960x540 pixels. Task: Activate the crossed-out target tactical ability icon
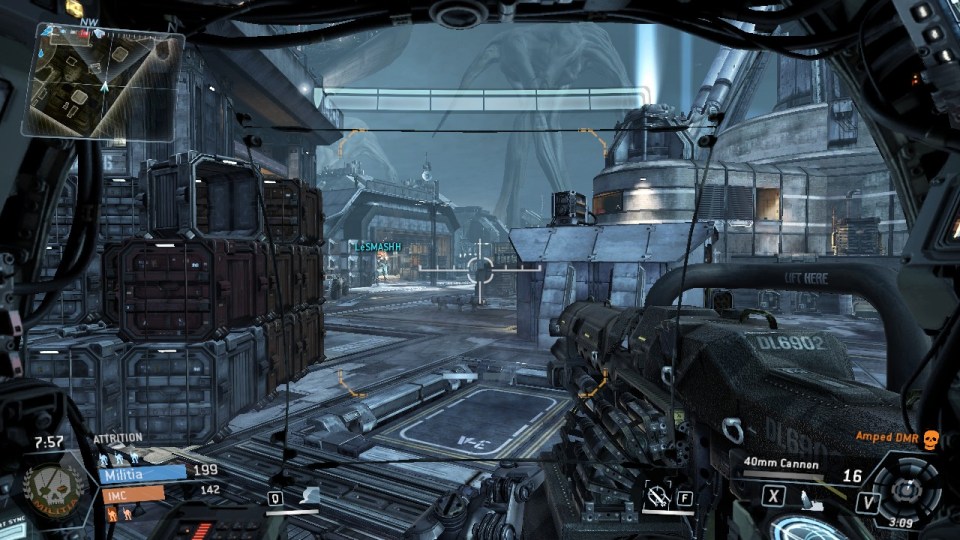659,493
